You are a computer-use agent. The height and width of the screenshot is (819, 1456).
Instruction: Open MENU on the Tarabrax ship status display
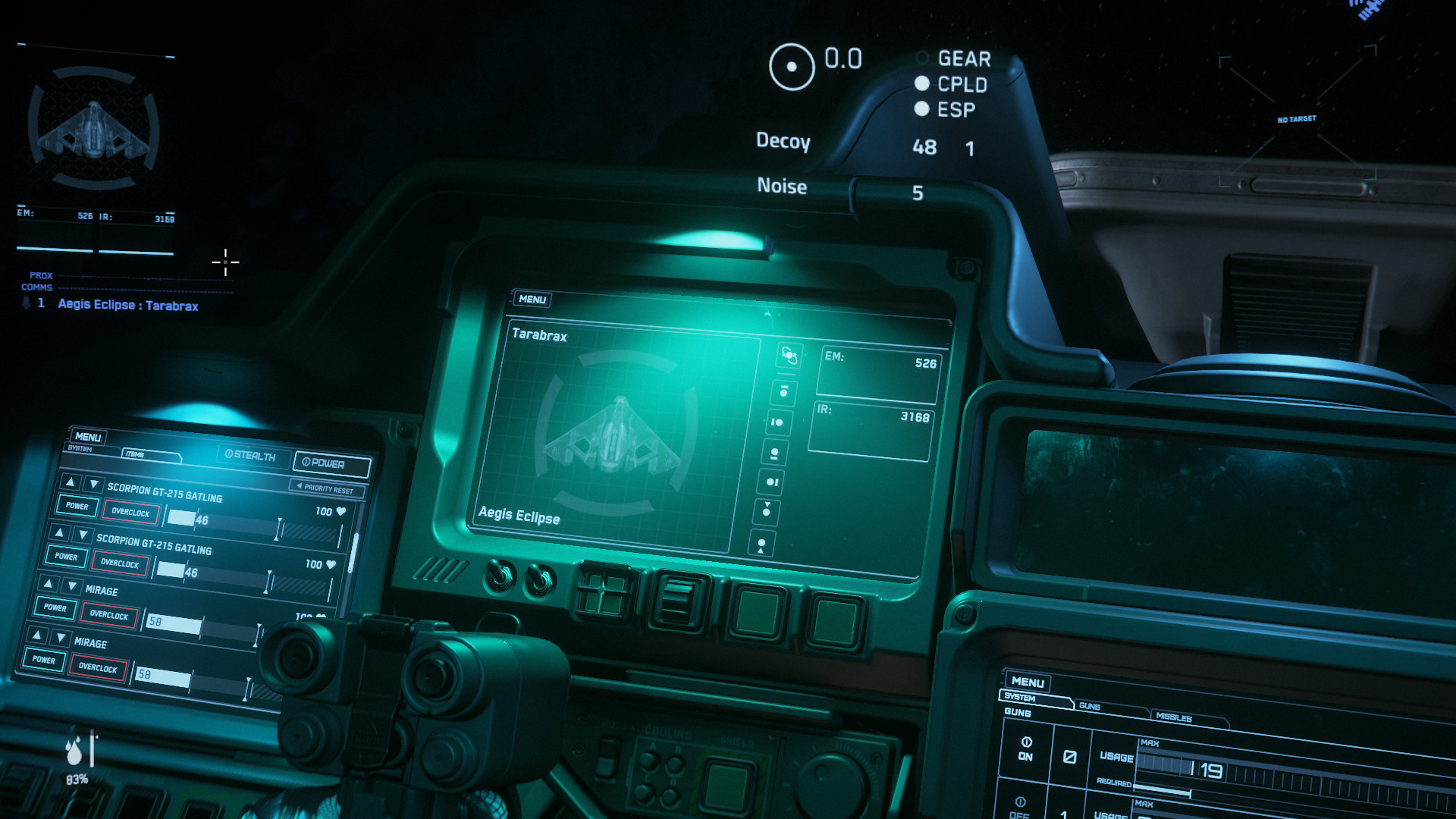point(532,300)
